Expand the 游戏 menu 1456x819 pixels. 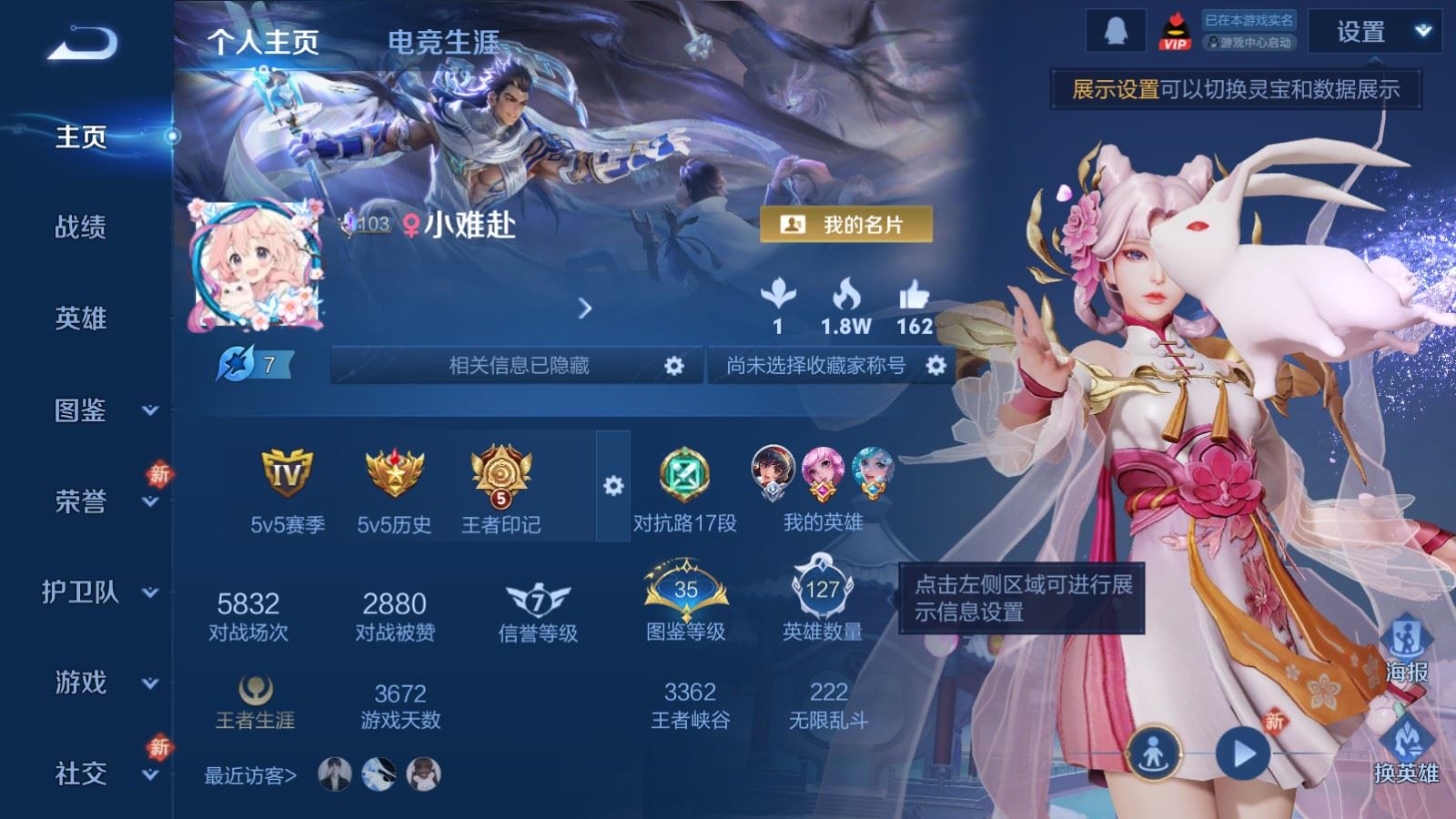coord(100,682)
